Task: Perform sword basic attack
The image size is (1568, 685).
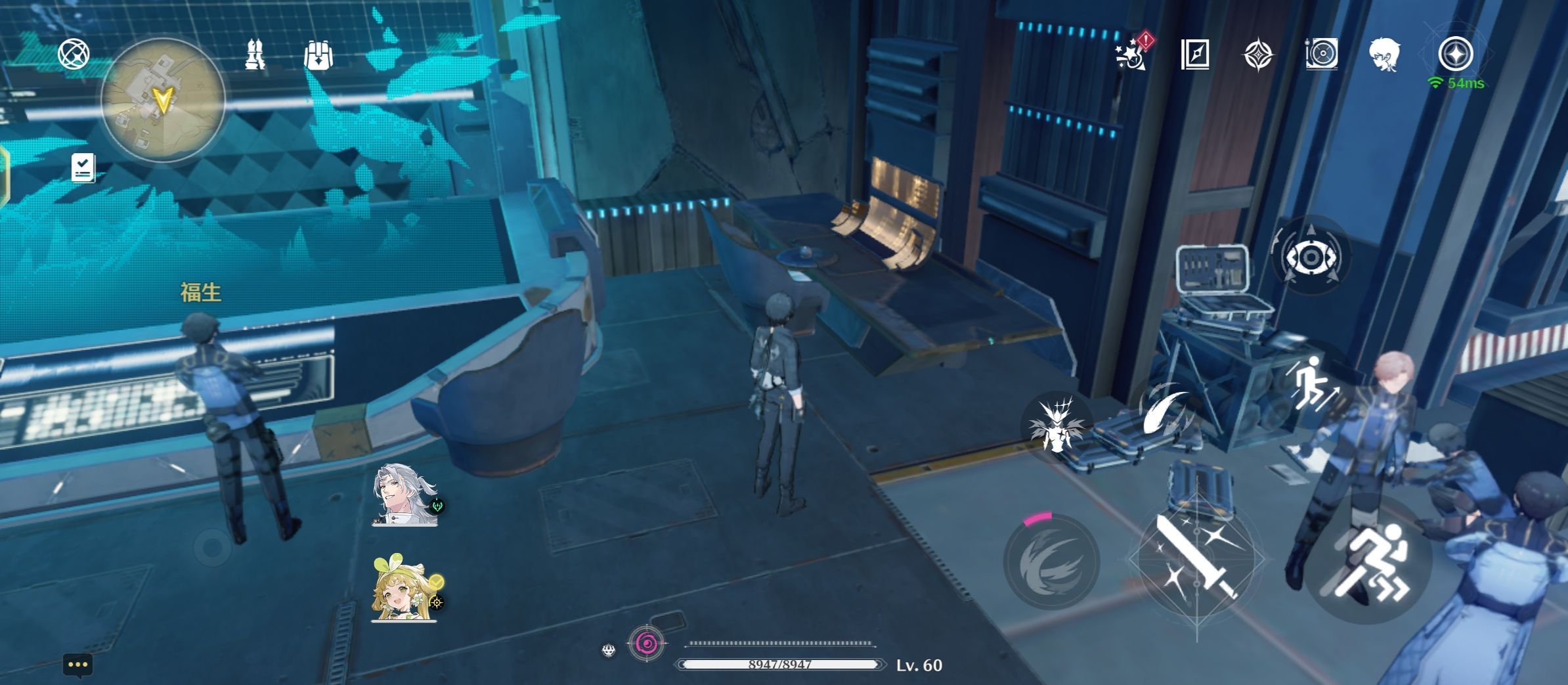Action: coord(1196,558)
